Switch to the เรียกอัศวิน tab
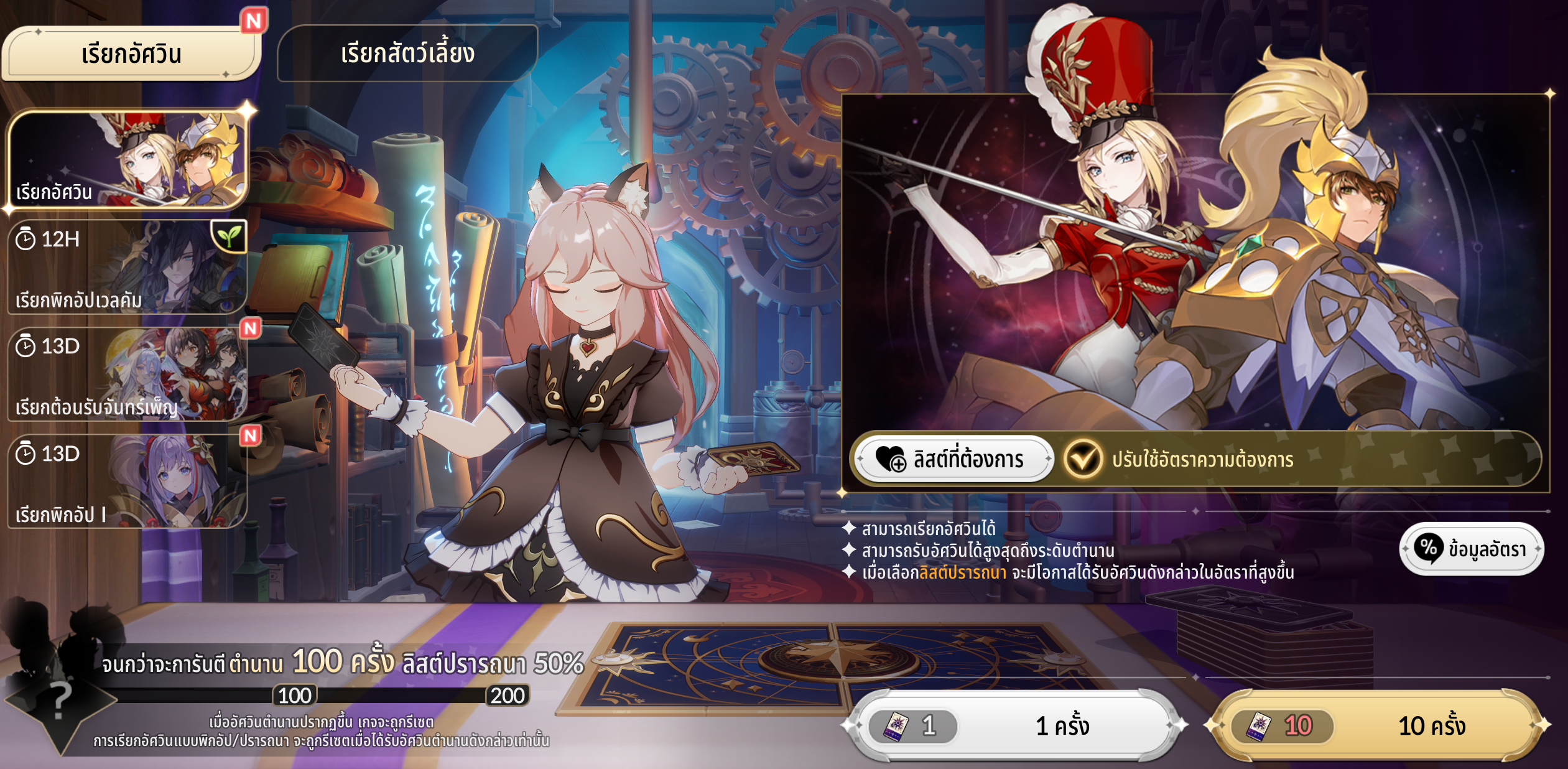The height and width of the screenshot is (769, 1568). point(131,54)
